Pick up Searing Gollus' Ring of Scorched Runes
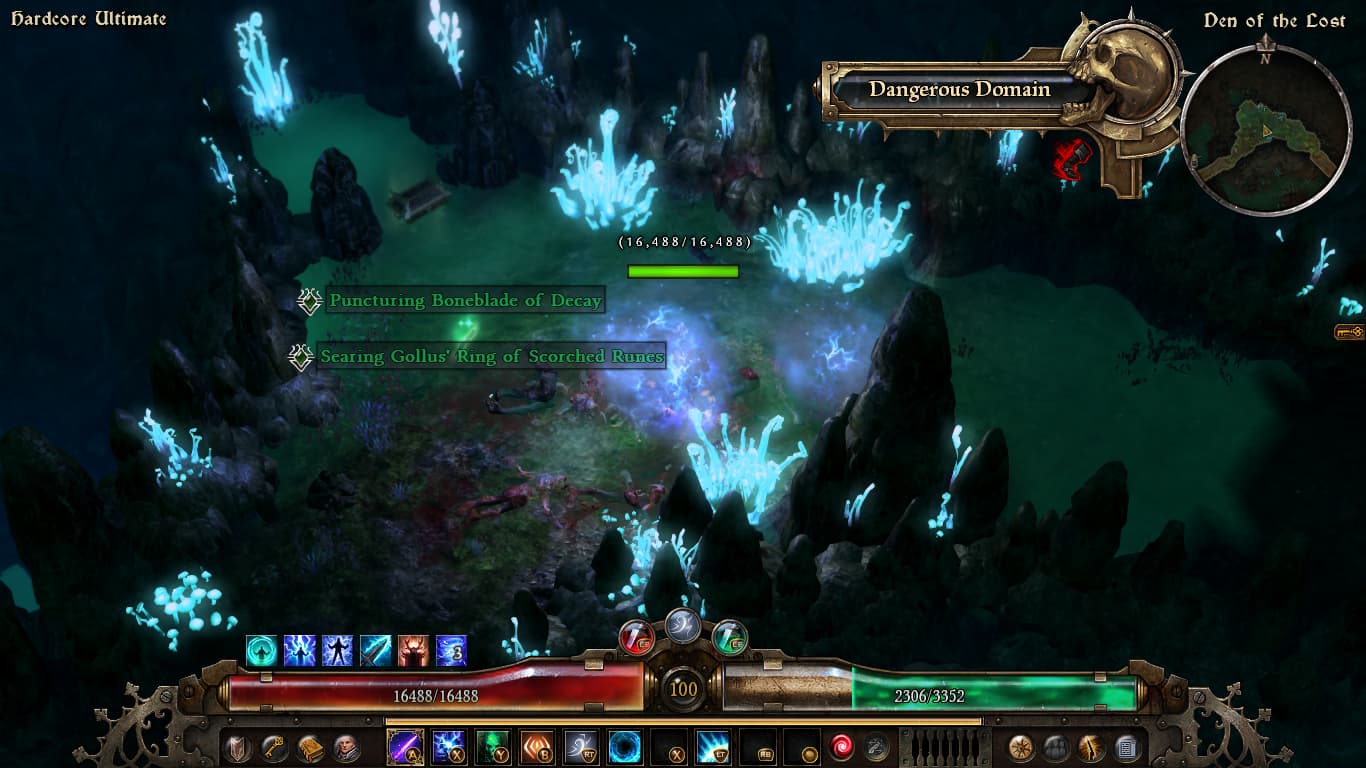Viewport: 1366px width, 768px height. click(x=491, y=357)
